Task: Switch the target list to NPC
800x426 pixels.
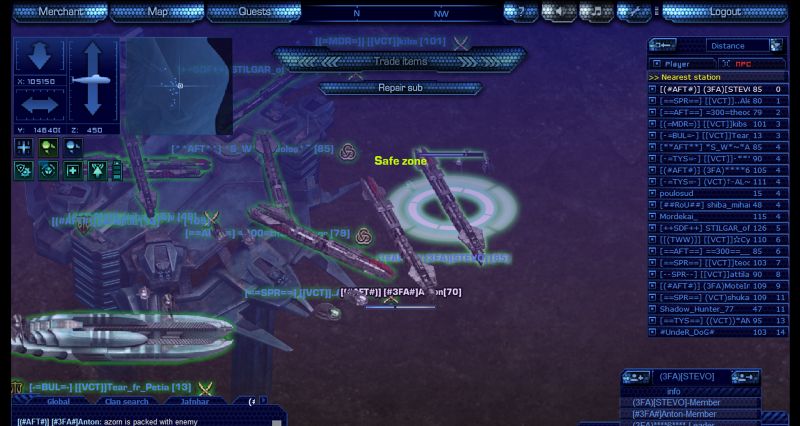Action: point(742,64)
